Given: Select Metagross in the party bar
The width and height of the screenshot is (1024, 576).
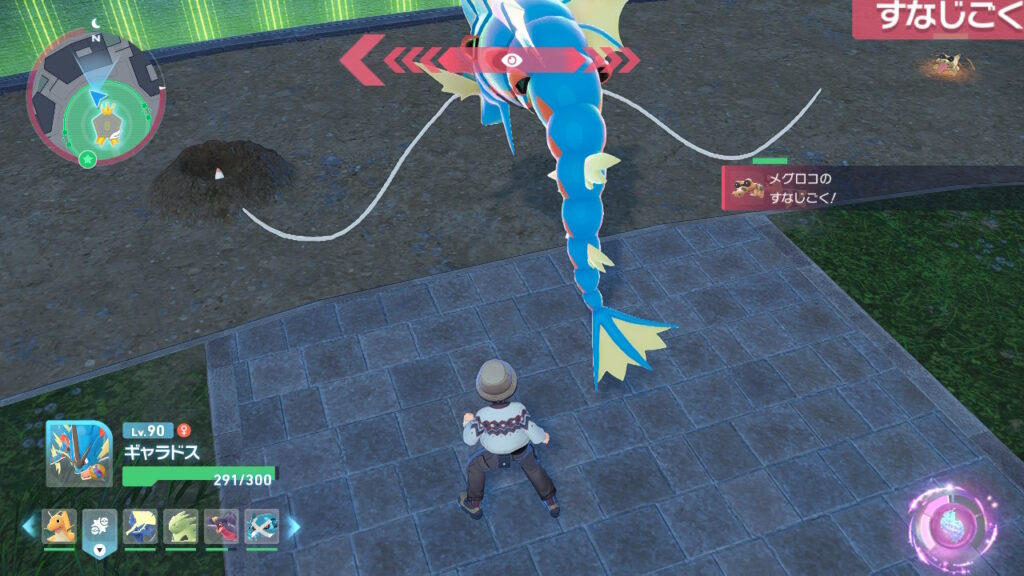Looking at the screenshot, I should (262, 526).
